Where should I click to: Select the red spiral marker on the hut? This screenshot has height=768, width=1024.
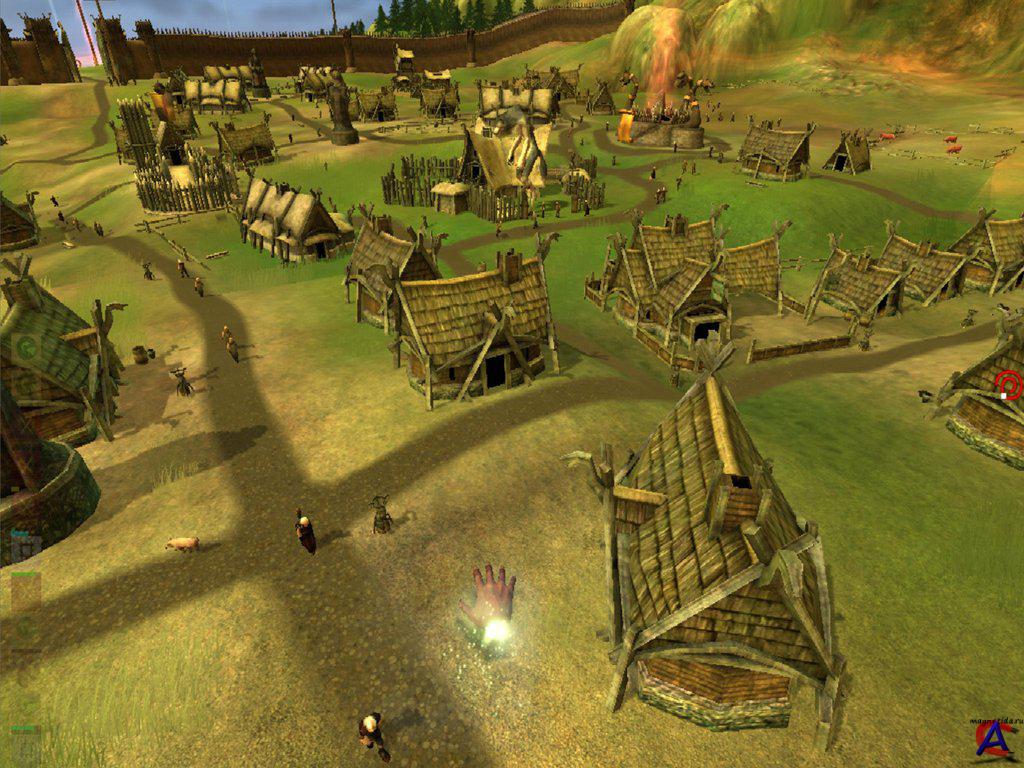(1009, 383)
